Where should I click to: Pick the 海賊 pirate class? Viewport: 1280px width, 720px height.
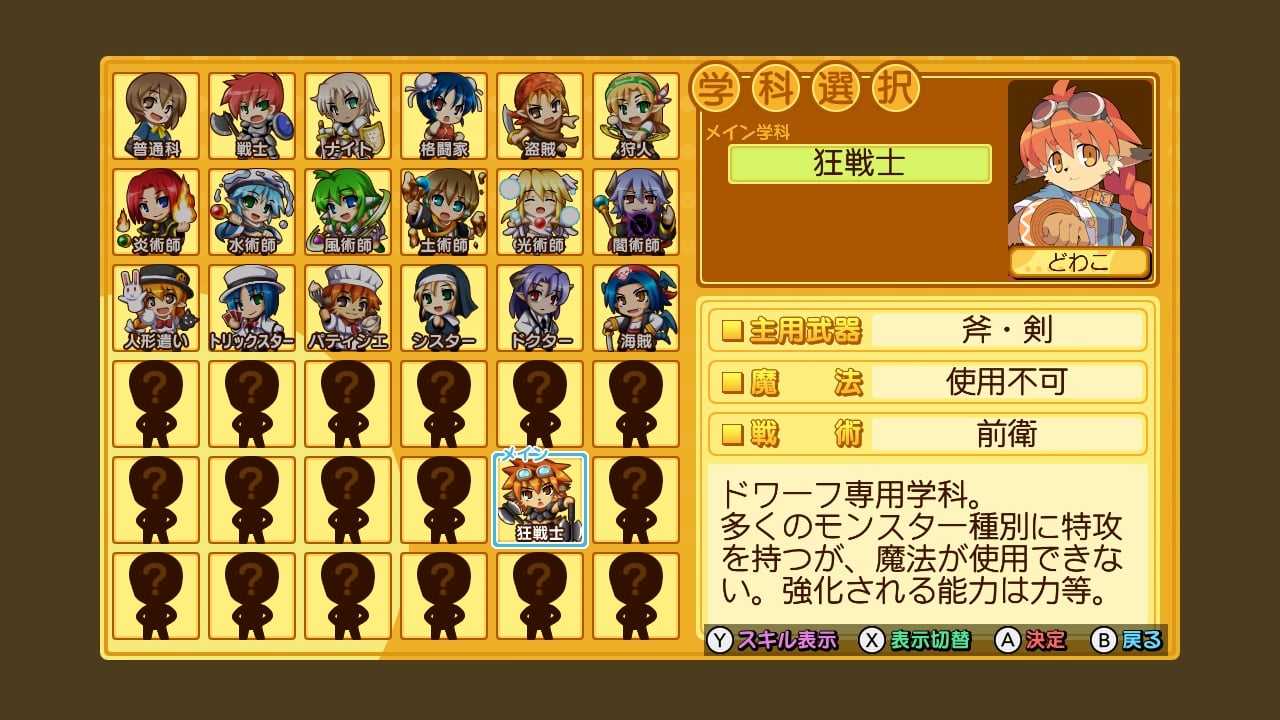[636, 308]
